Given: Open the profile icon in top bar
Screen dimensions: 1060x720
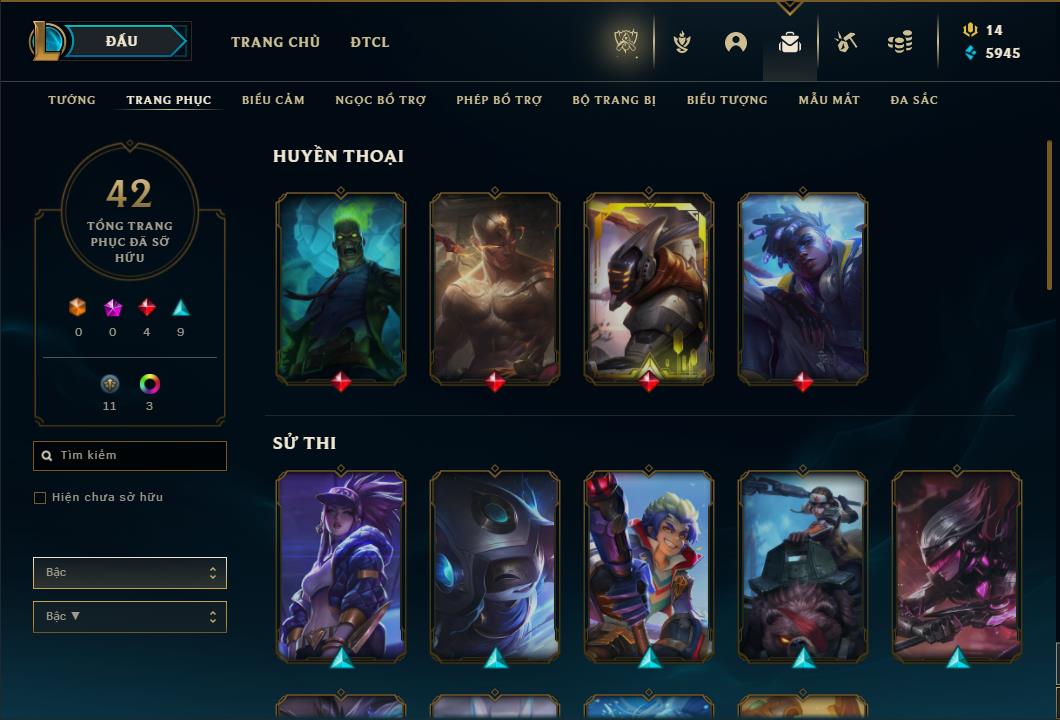Looking at the screenshot, I should [x=736, y=42].
